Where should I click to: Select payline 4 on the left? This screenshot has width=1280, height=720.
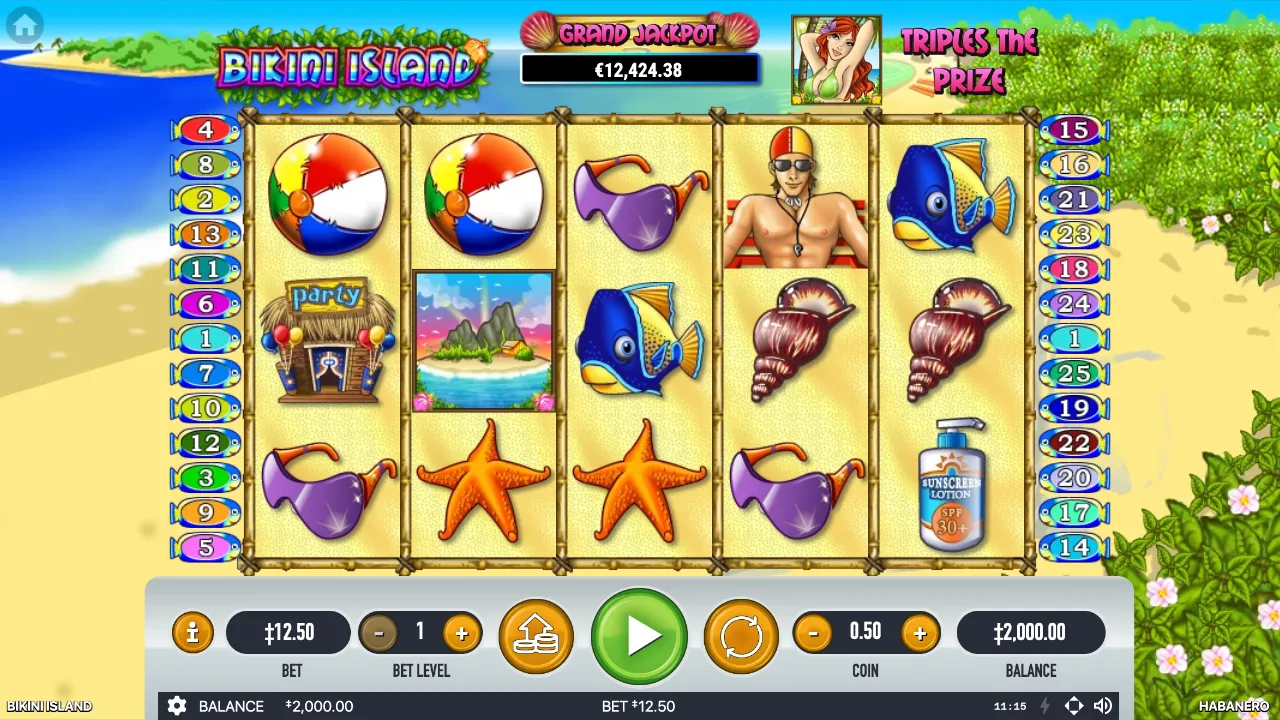click(x=206, y=130)
